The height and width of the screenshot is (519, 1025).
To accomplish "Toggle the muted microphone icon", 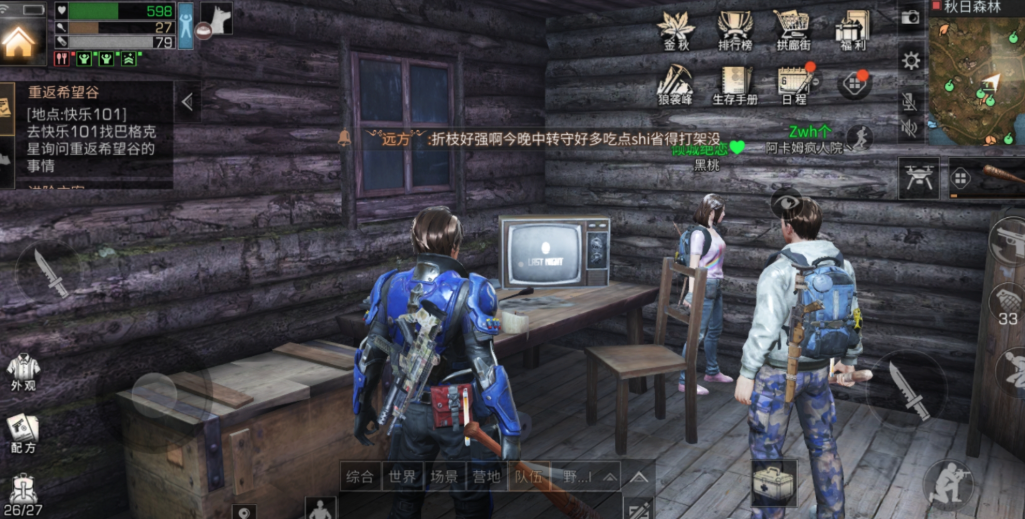I will click(x=910, y=101).
